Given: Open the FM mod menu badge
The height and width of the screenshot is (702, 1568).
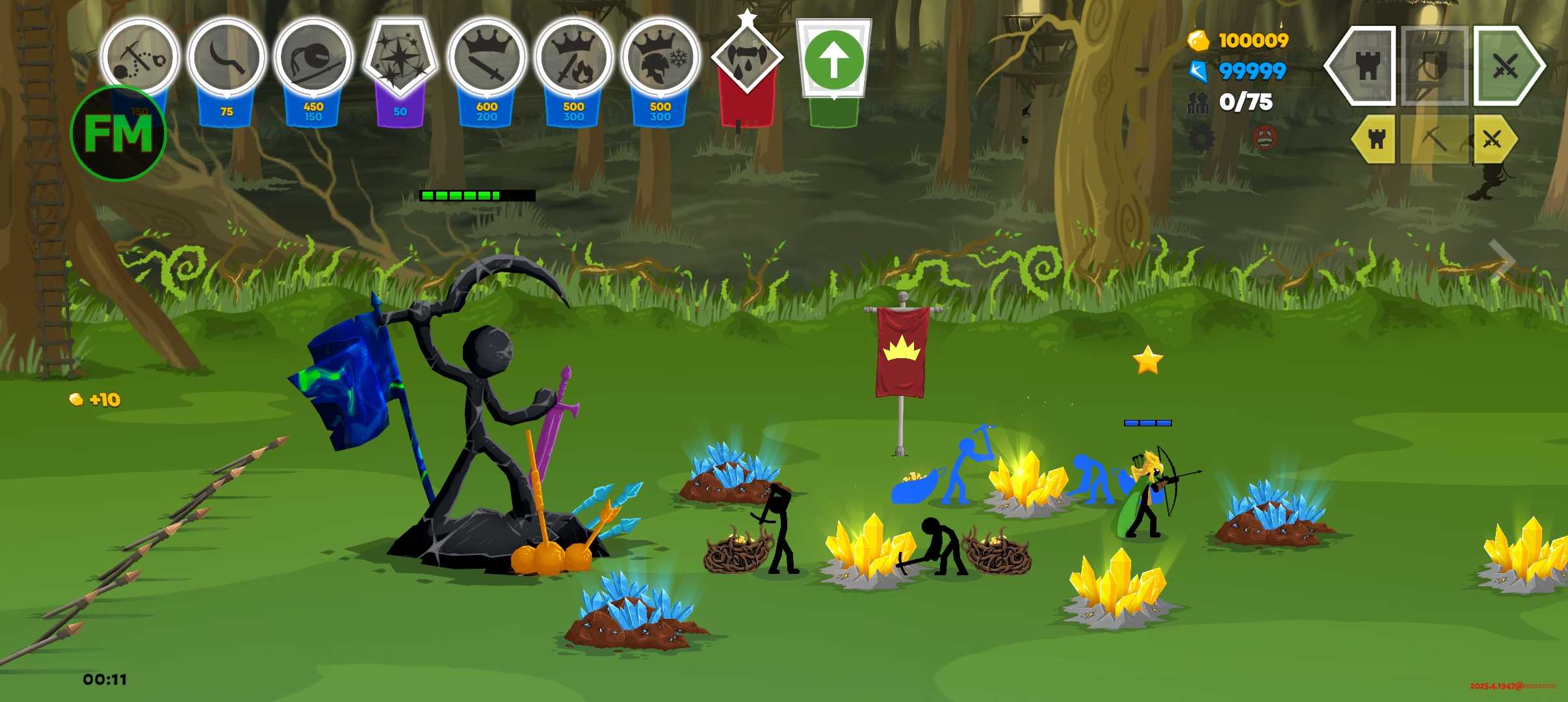Looking at the screenshot, I should 118,134.
